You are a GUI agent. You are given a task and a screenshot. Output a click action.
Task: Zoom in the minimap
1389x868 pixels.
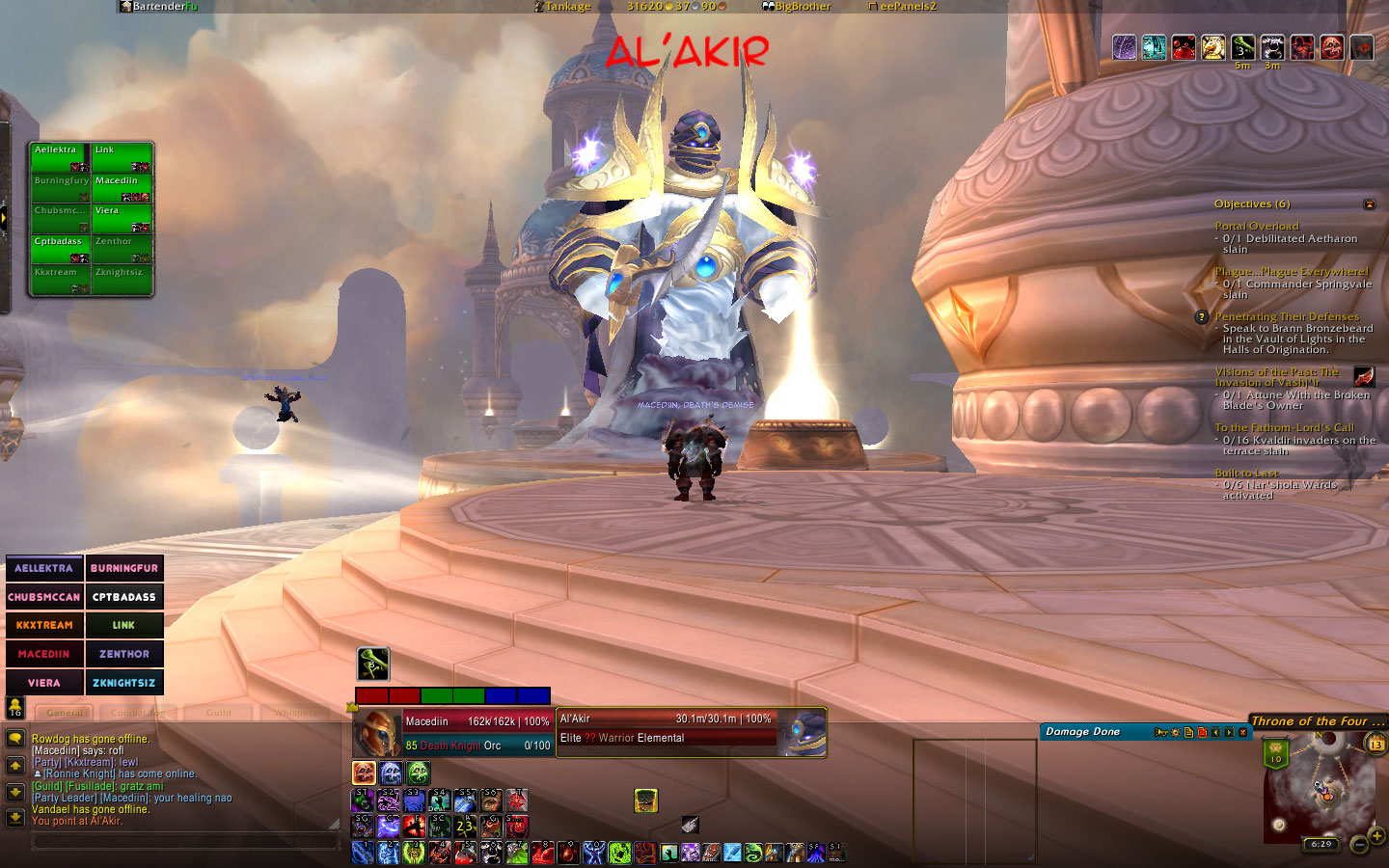click(1376, 835)
